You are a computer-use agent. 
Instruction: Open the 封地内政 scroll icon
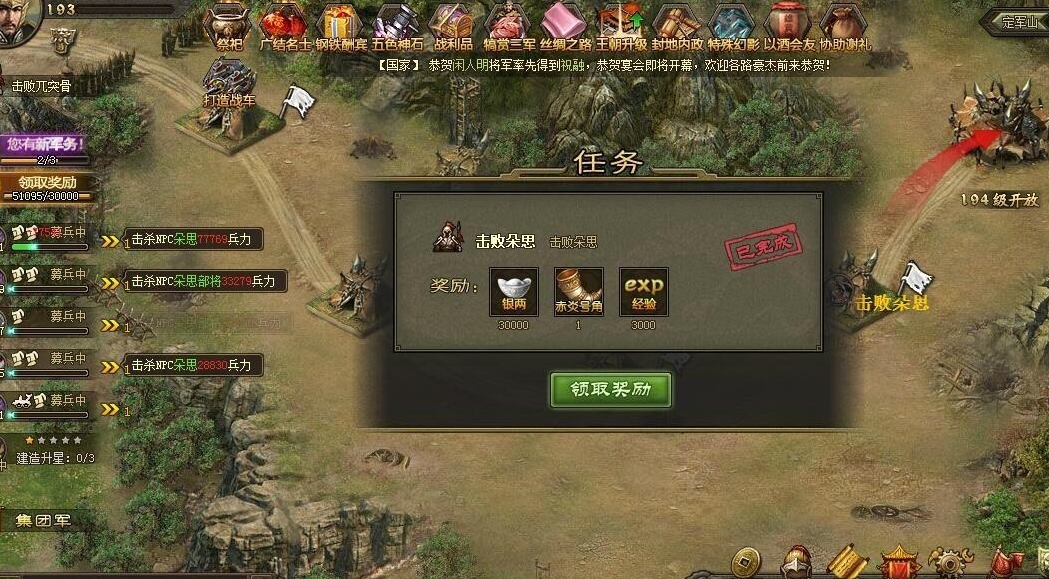(x=677, y=24)
